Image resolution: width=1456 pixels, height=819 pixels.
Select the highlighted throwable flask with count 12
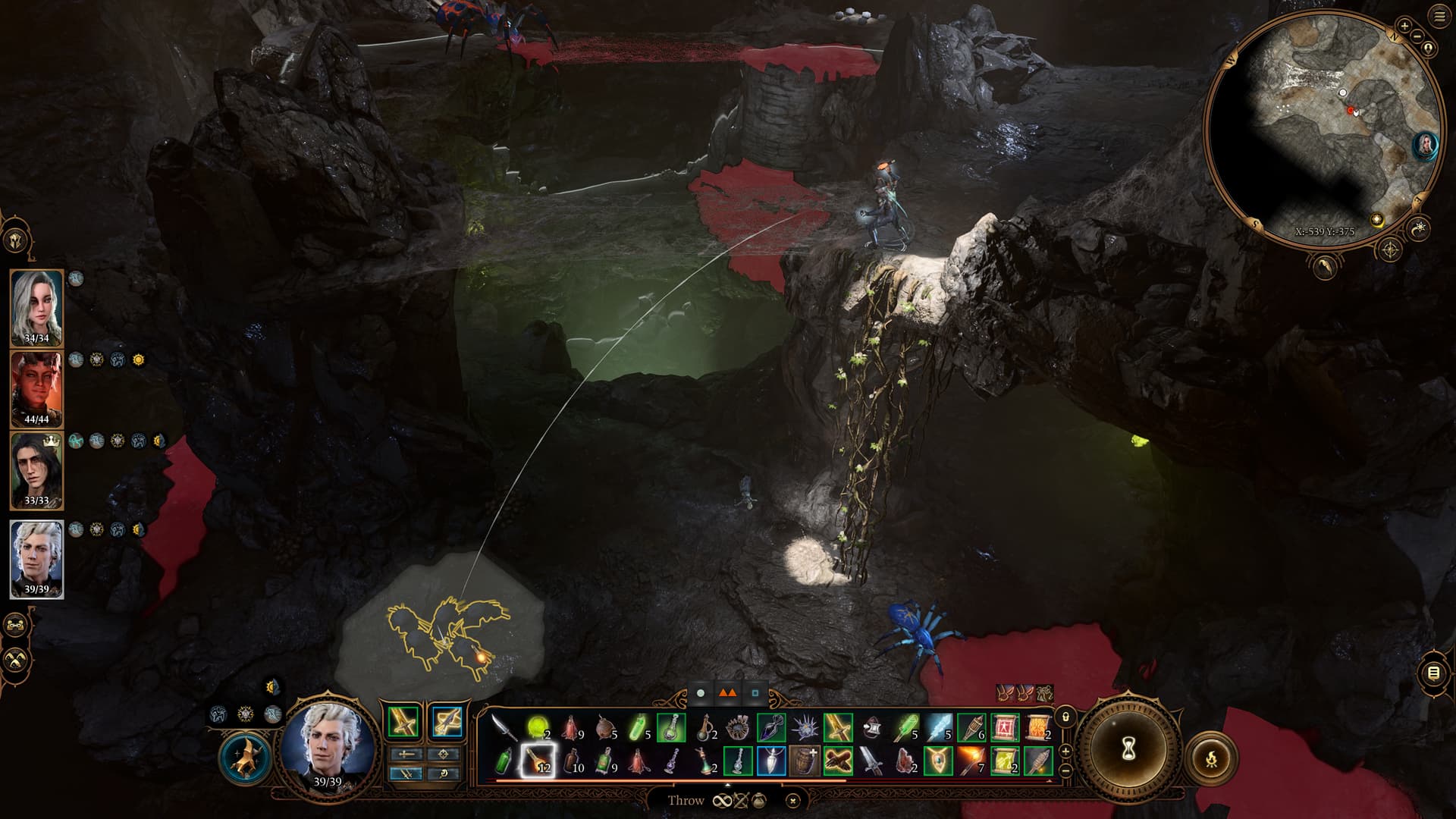(538, 761)
